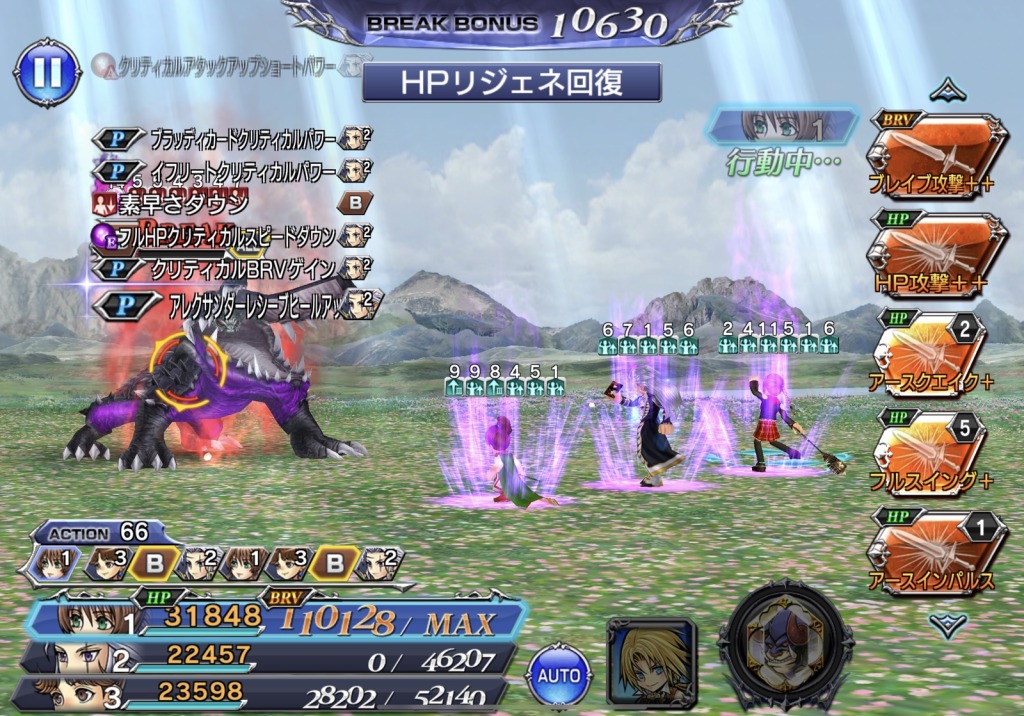The width and height of the screenshot is (1024, 716).
Task: Pause the battle with the pause button
Action: tap(47, 72)
